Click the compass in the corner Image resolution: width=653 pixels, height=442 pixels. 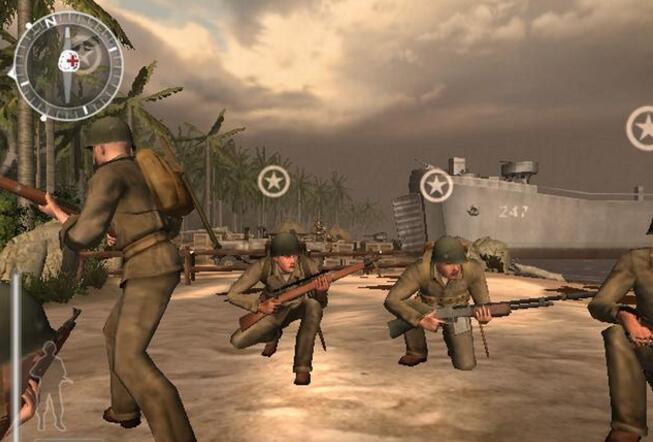(67, 64)
